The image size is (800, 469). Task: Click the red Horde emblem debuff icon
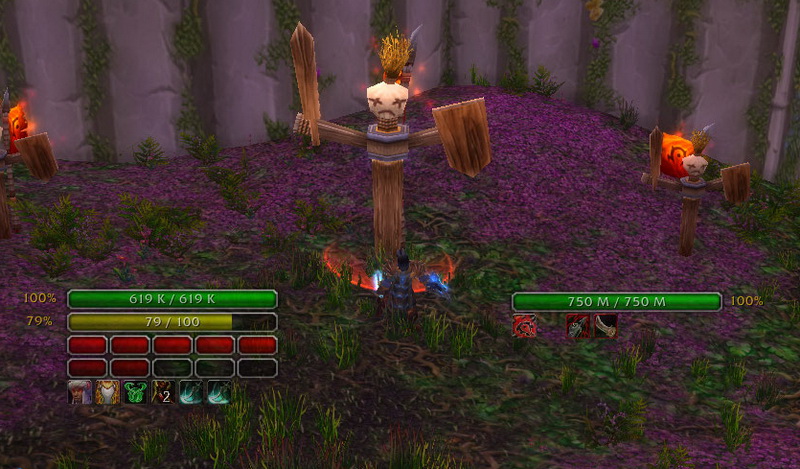tap(525, 326)
